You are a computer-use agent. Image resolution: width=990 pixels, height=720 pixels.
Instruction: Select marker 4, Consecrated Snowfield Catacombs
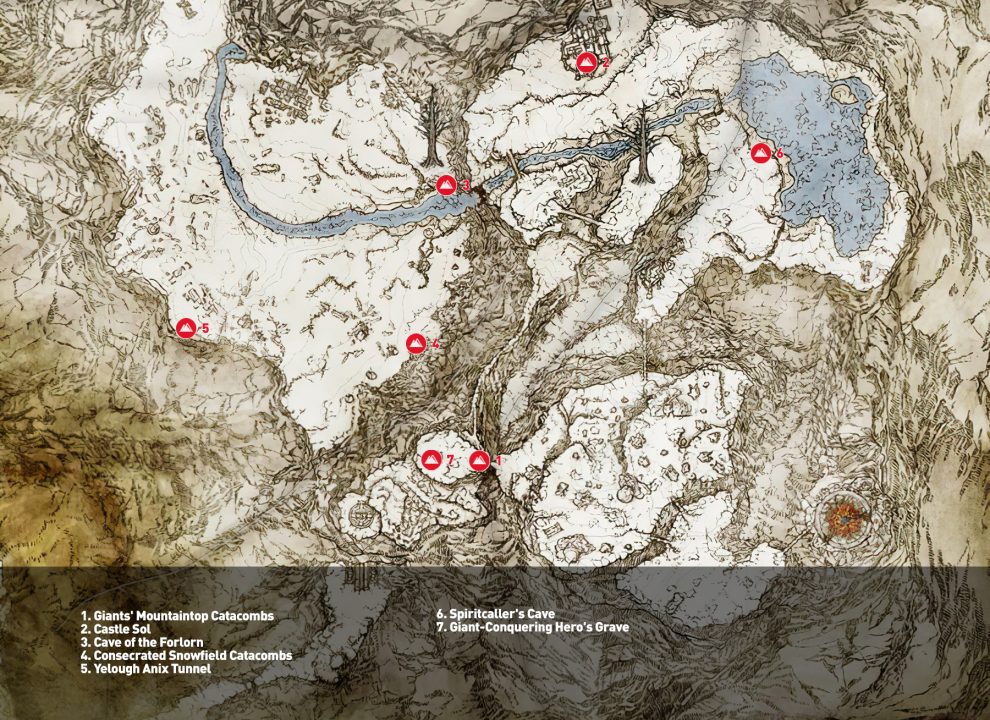417,344
